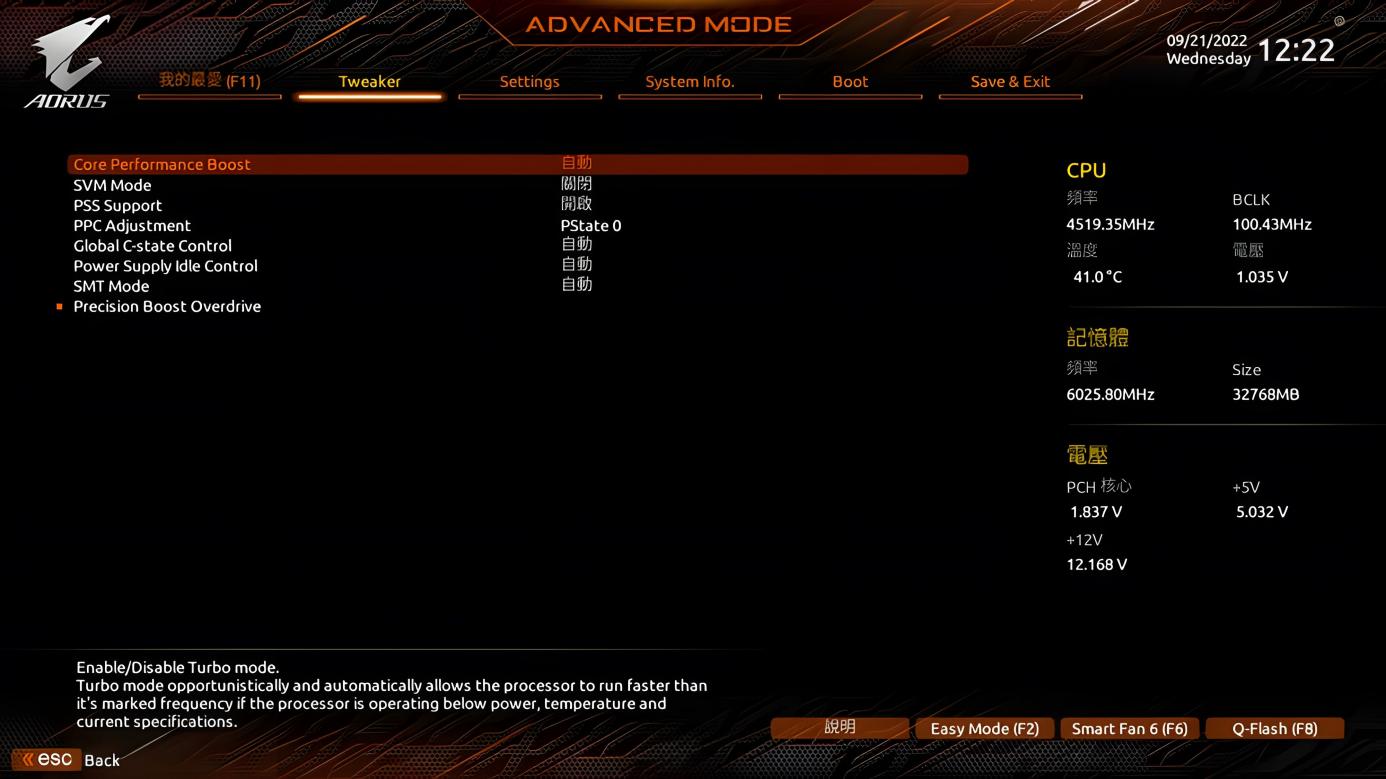The width and height of the screenshot is (1386, 779).
Task: Open the System Info. page
Action: click(690, 82)
